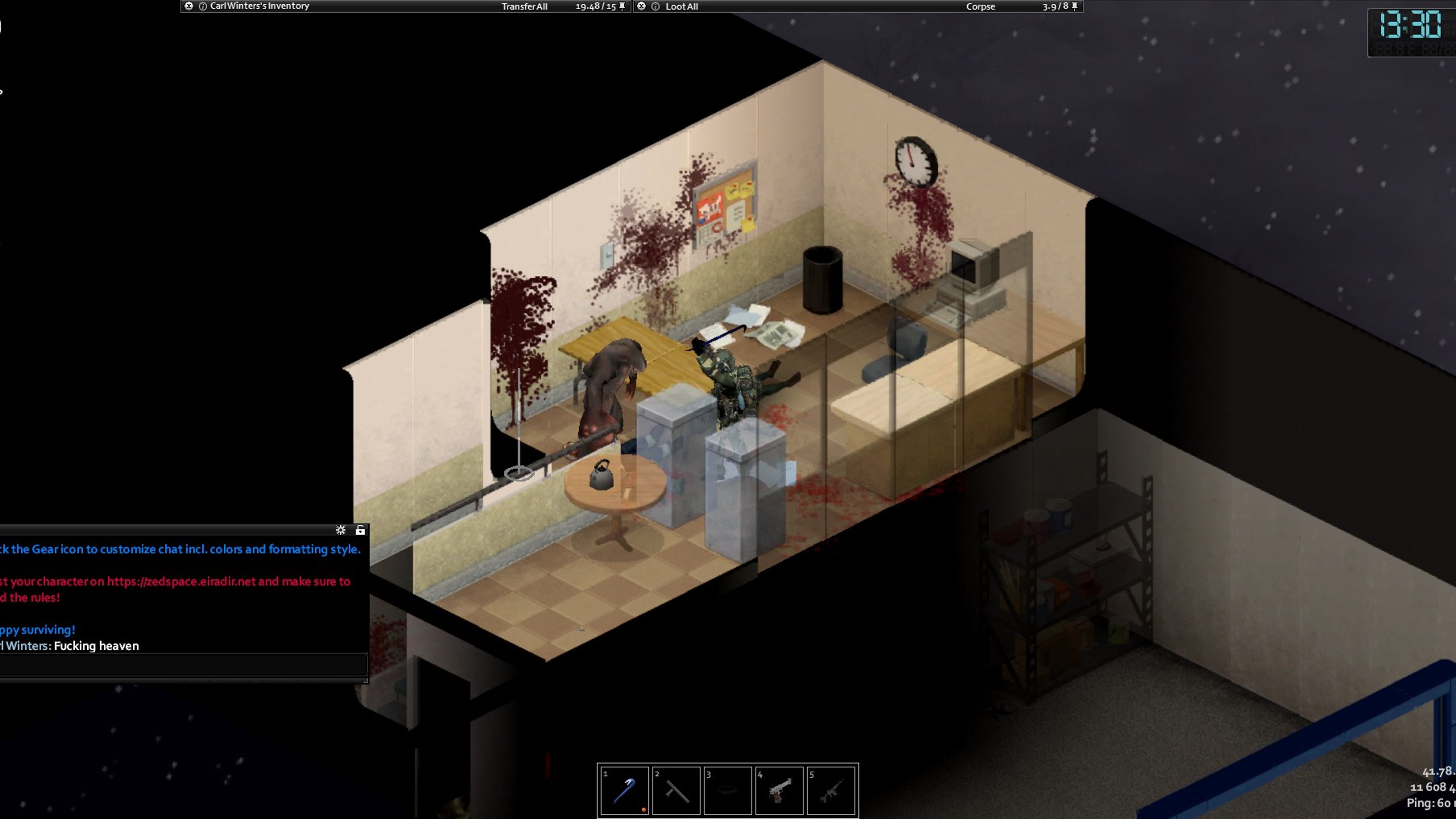The height and width of the screenshot is (819, 1456).
Task: Pin the player inventory panel
Action: 622,6
